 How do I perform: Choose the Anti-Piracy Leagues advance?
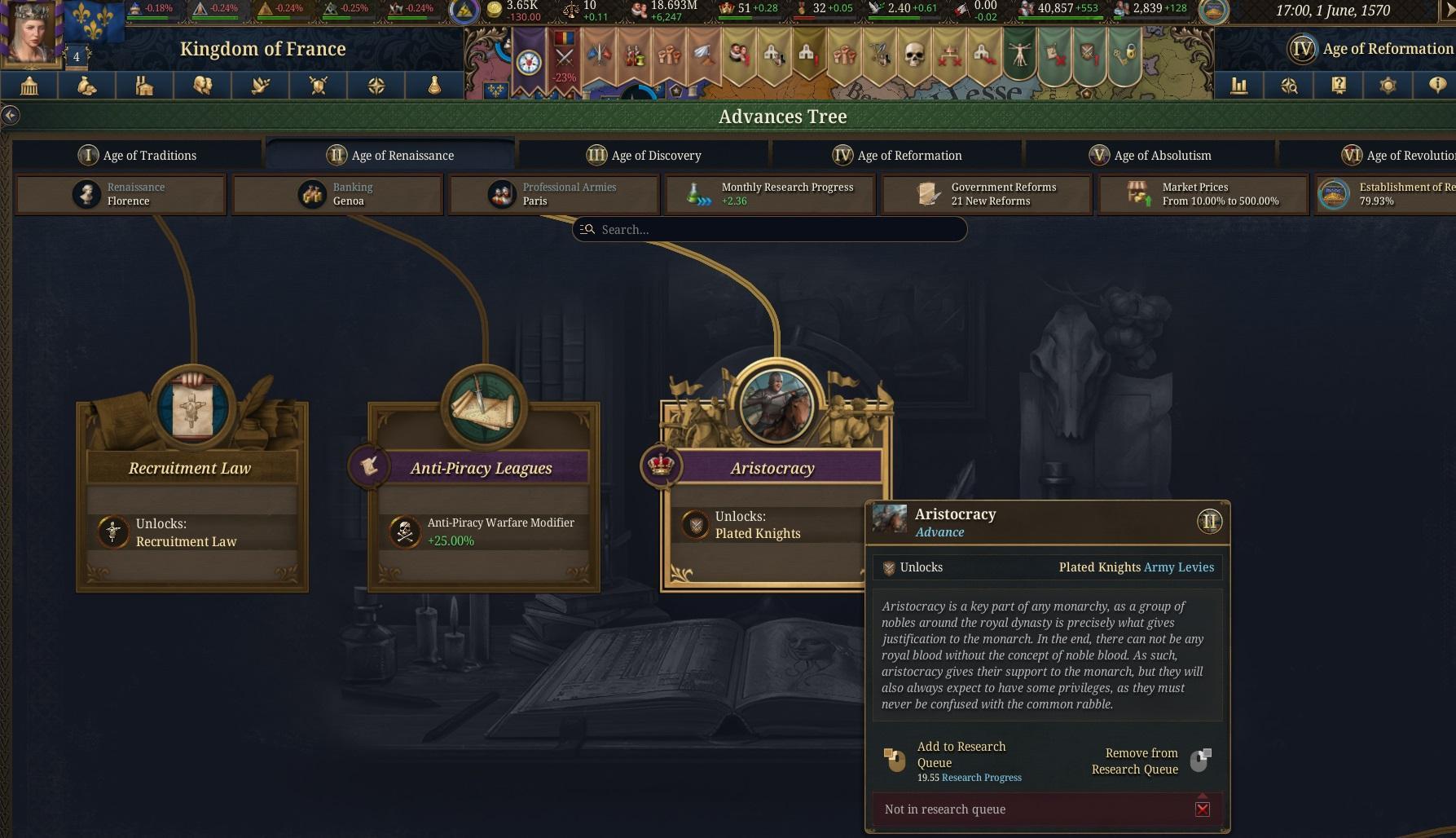[x=482, y=468]
